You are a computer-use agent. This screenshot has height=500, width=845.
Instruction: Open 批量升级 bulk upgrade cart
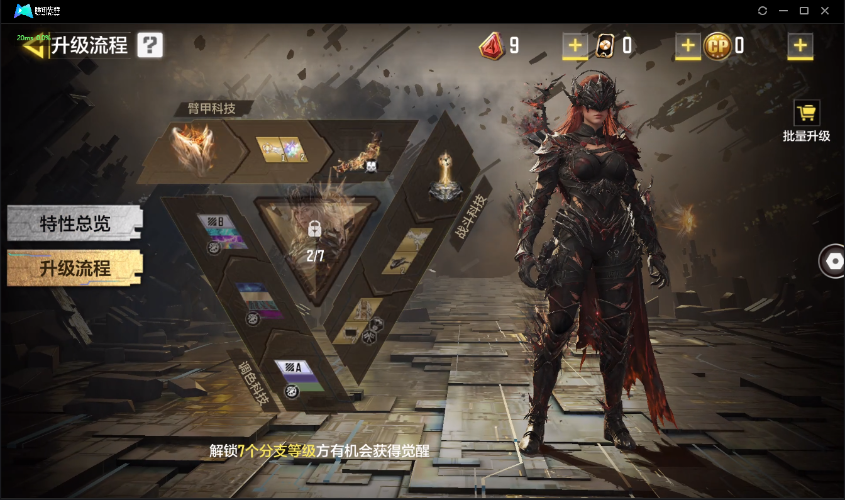coord(806,120)
